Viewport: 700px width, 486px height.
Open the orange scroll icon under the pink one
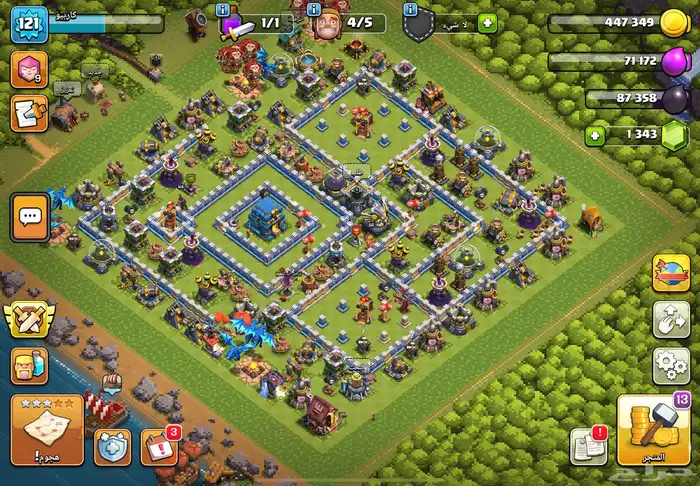(x=27, y=113)
